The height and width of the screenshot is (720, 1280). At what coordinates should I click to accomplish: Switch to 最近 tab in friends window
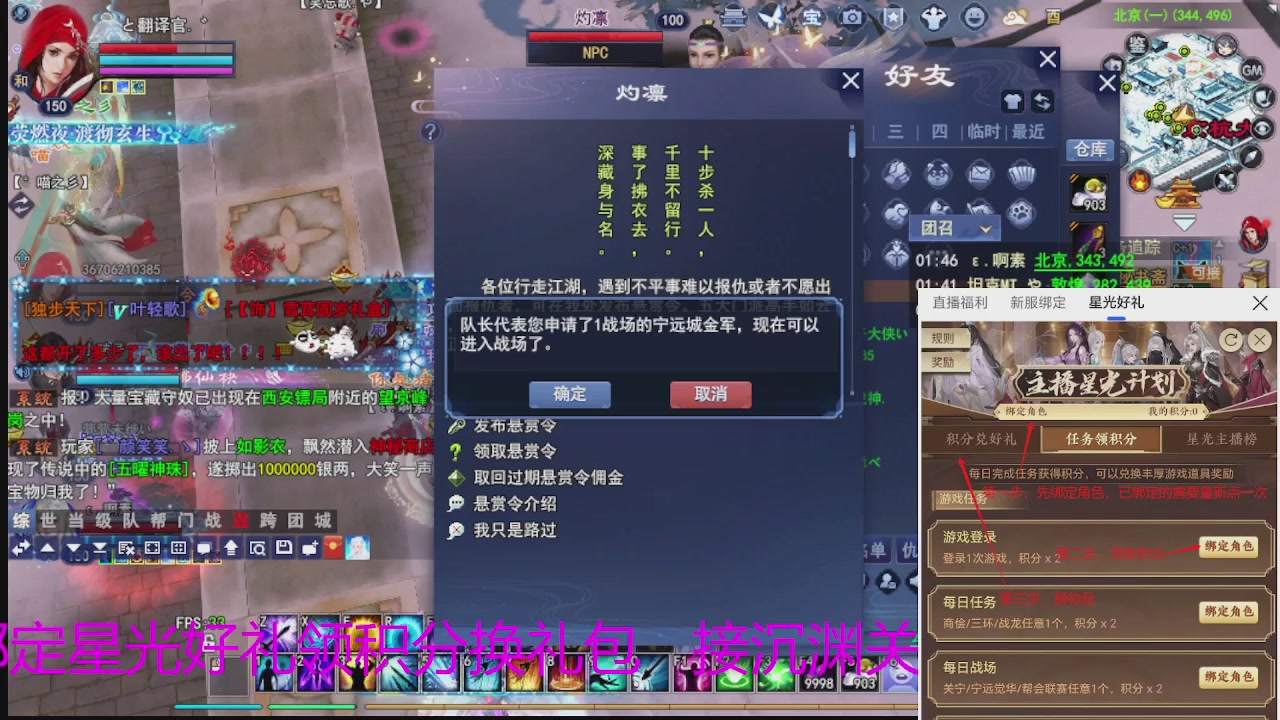tap(1028, 131)
